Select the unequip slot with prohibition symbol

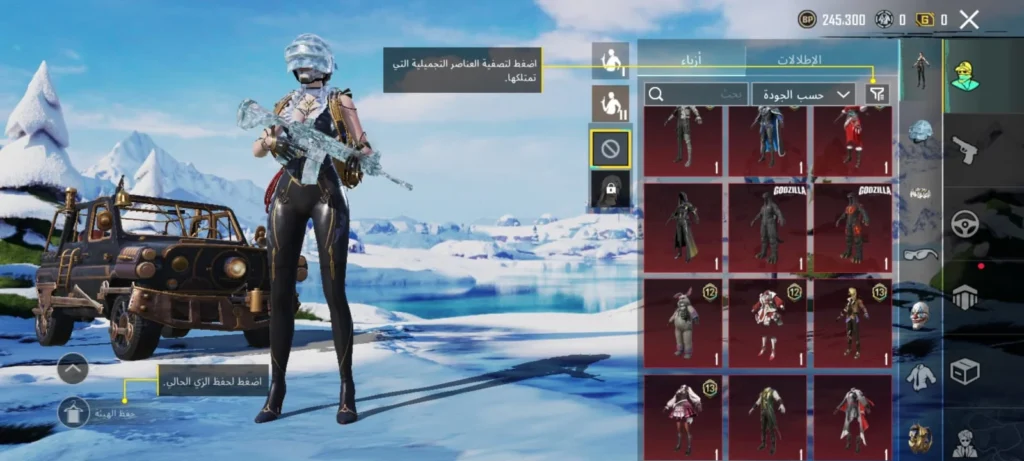pyautogui.click(x=610, y=149)
